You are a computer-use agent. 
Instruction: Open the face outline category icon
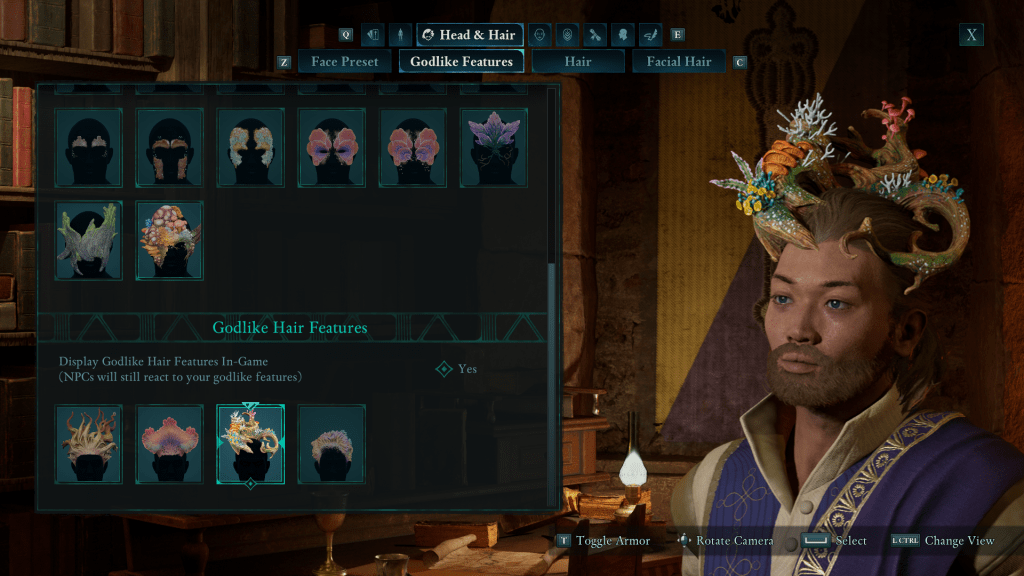[x=539, y=35]
